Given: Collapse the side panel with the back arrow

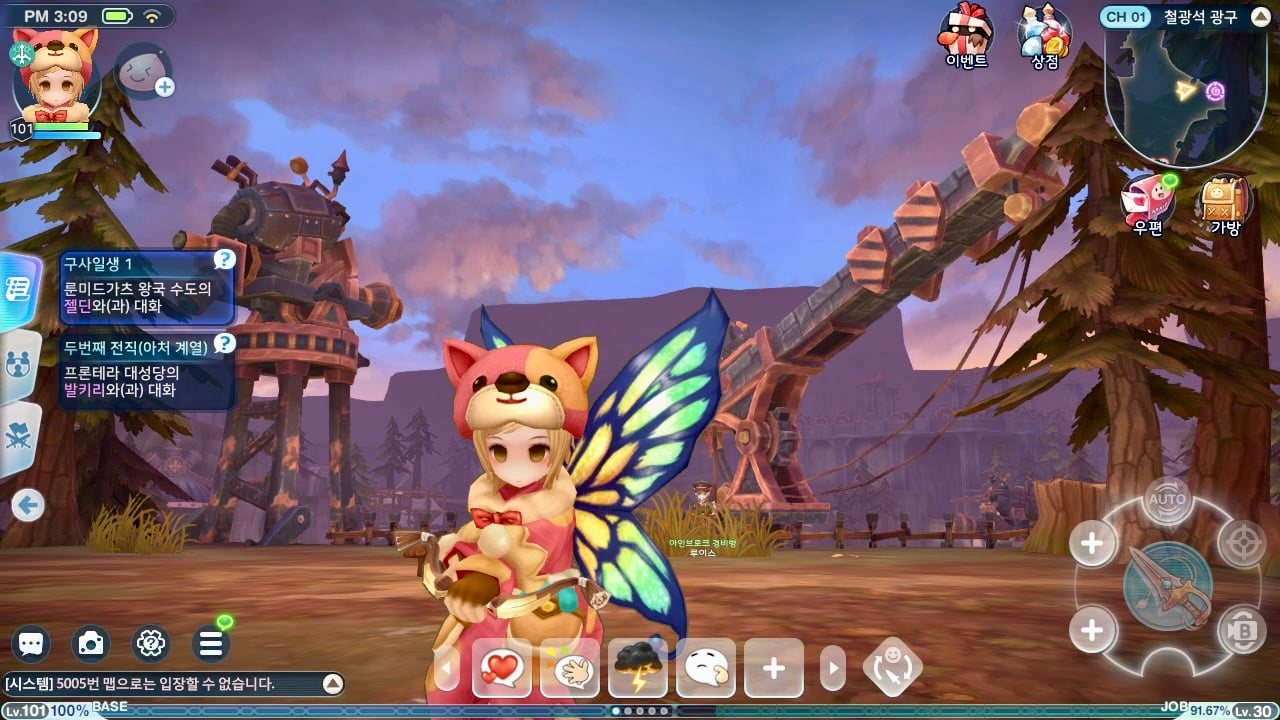Looking at the screenshot, I should click(x=28, y=505).
